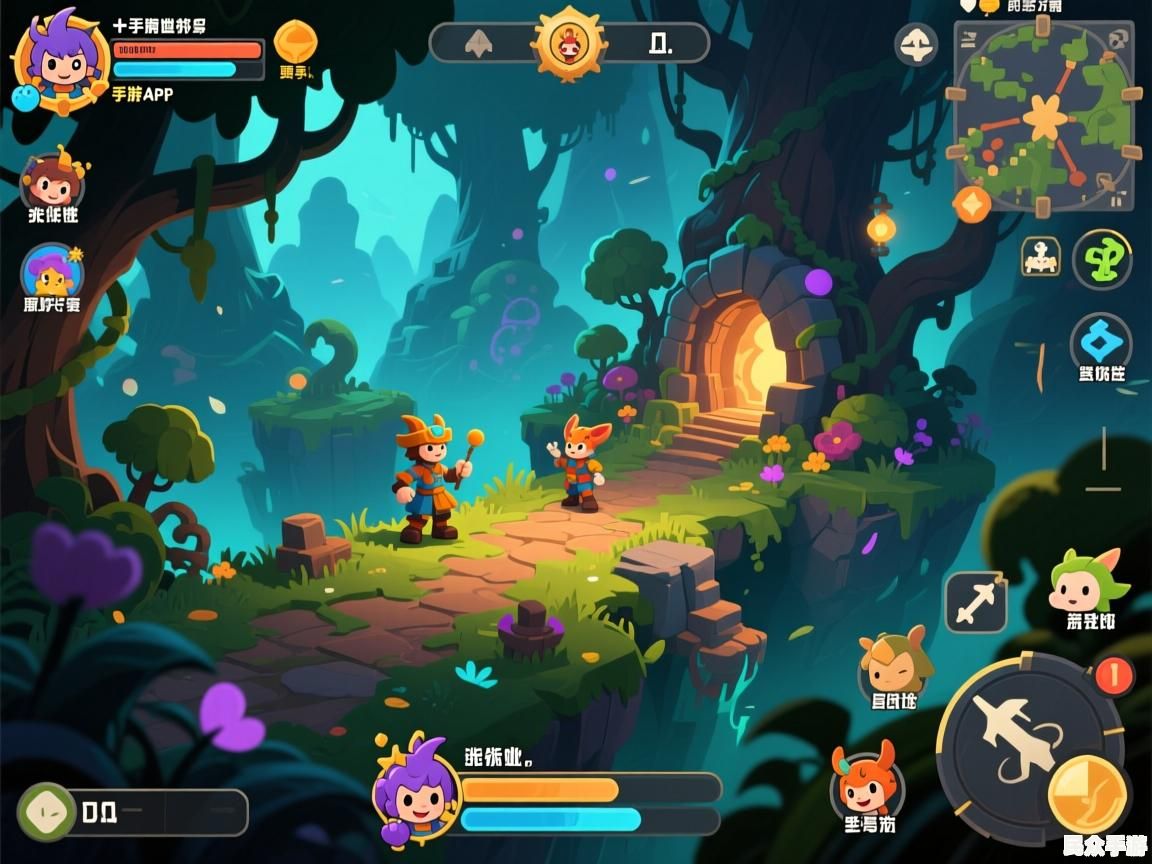1152x864 pixels.
Task: Select the orange diamond marker on minimap
Action: [x=971, y=204]
